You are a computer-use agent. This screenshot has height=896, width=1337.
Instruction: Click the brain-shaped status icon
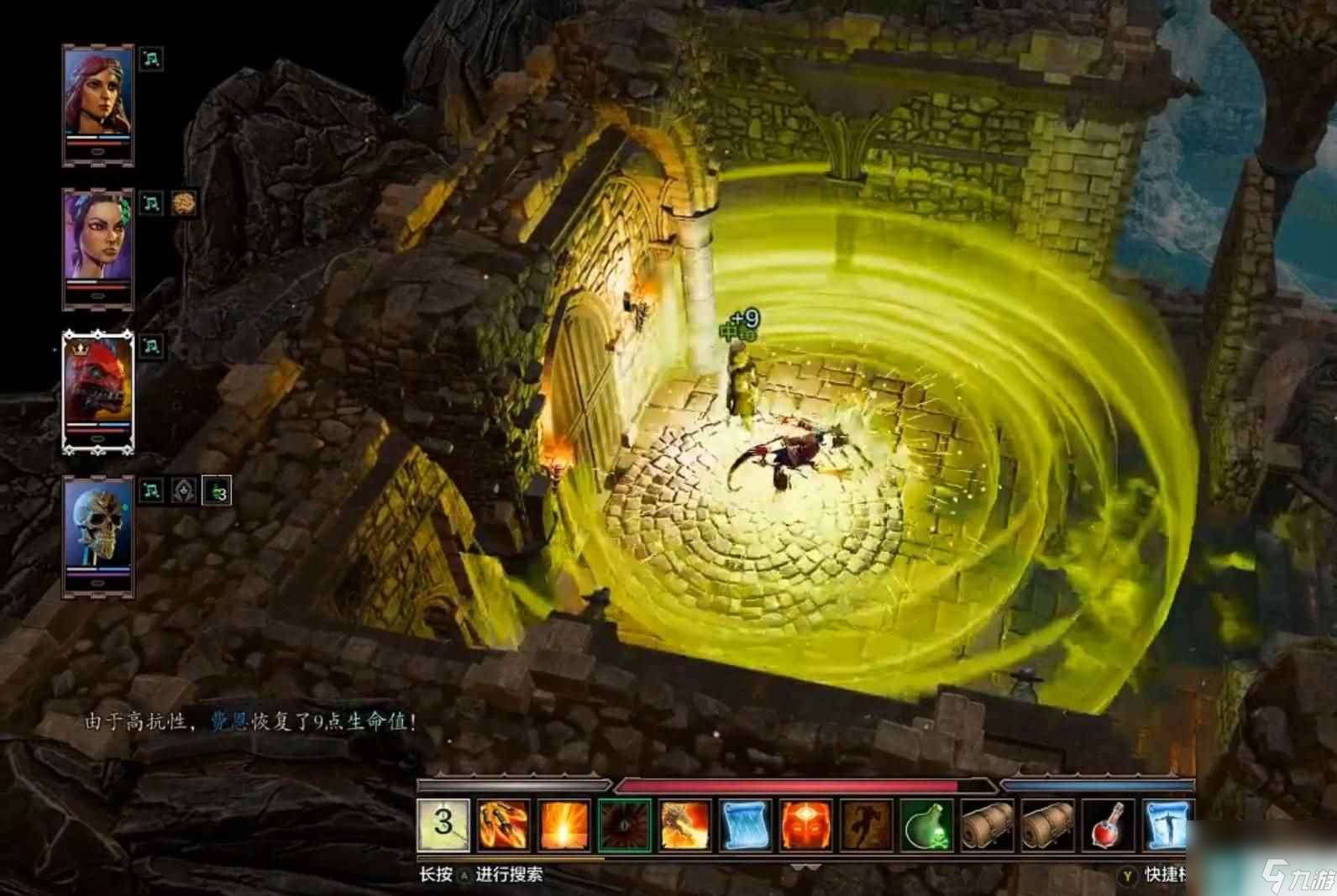click(184, 203)
